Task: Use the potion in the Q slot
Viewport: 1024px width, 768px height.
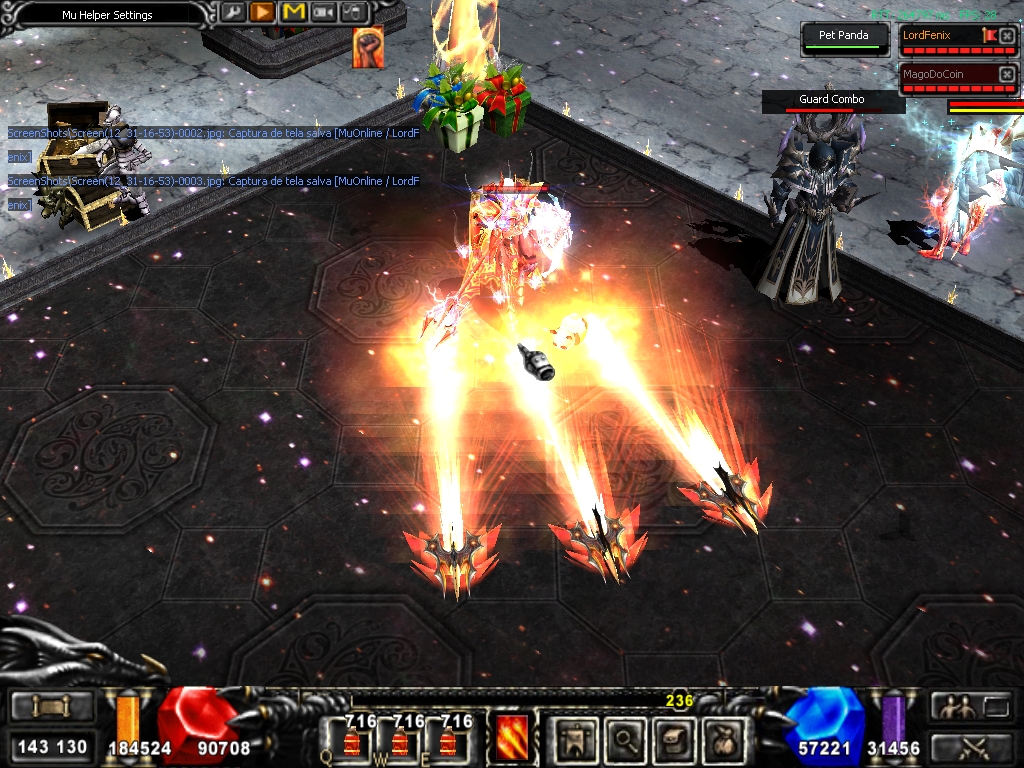Action: coord(352,740)
